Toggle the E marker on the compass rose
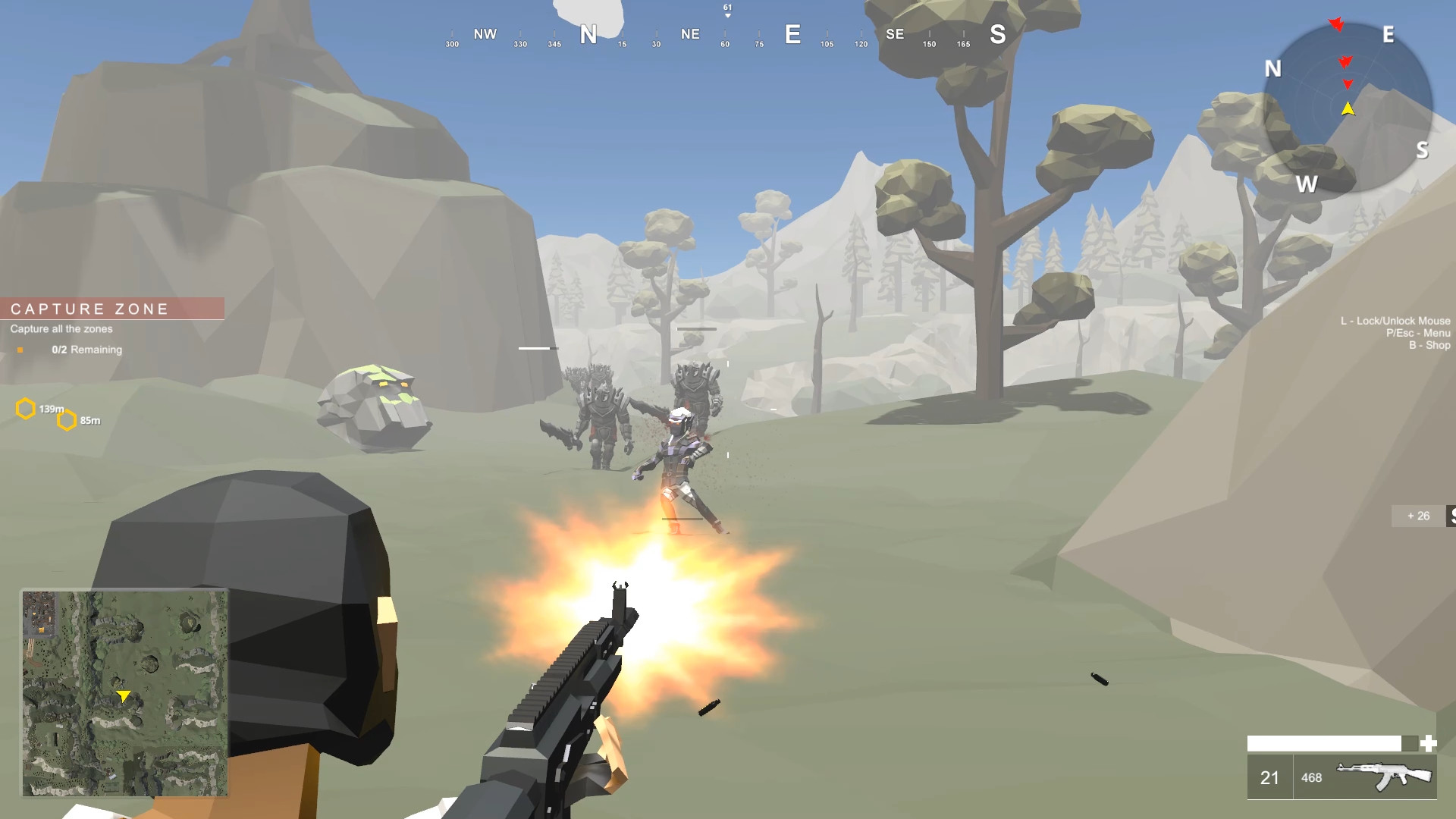 (x=1388, y=36)
